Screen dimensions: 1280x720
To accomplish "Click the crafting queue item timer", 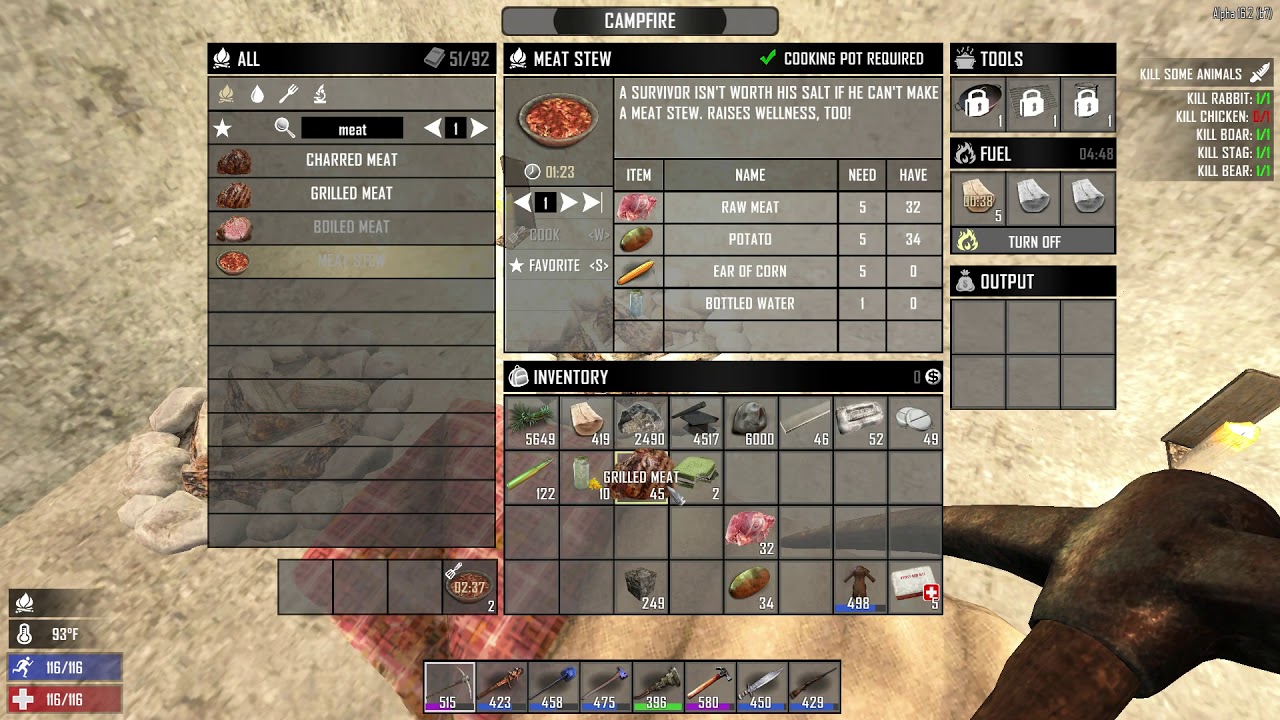I will (469, 587).
